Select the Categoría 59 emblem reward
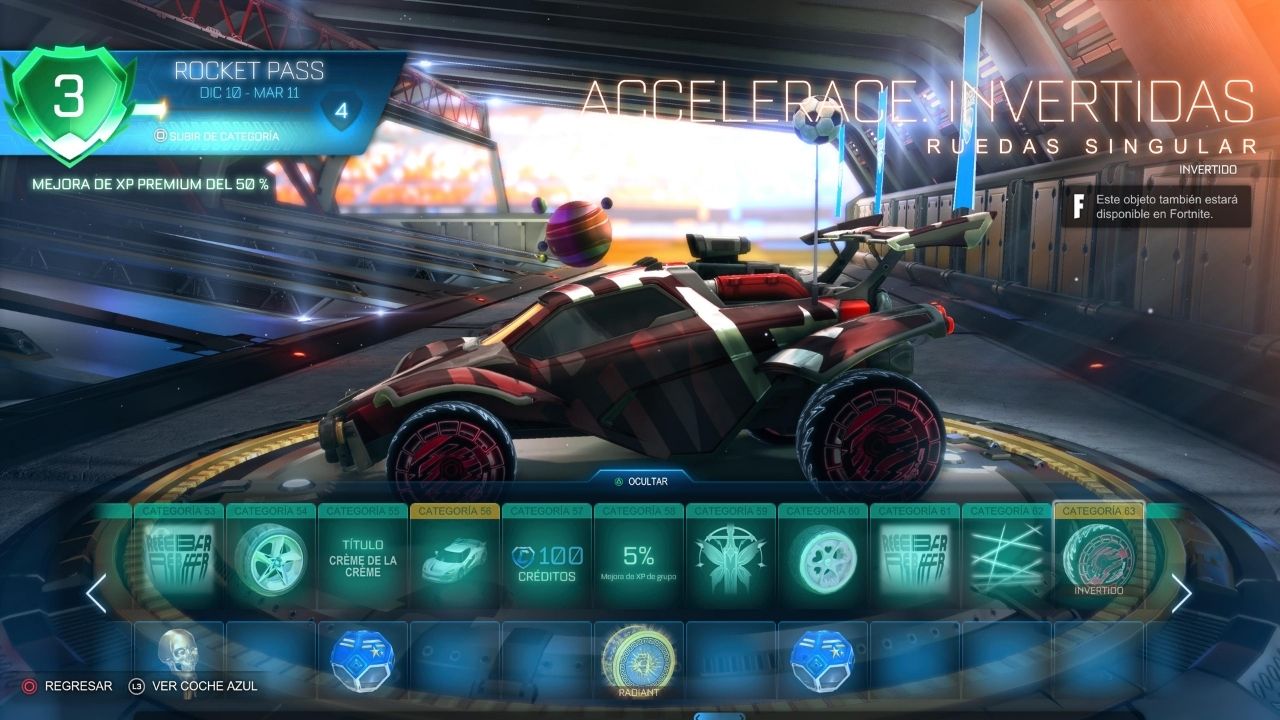The image size is (1280, 720). [x=730, y=562]
